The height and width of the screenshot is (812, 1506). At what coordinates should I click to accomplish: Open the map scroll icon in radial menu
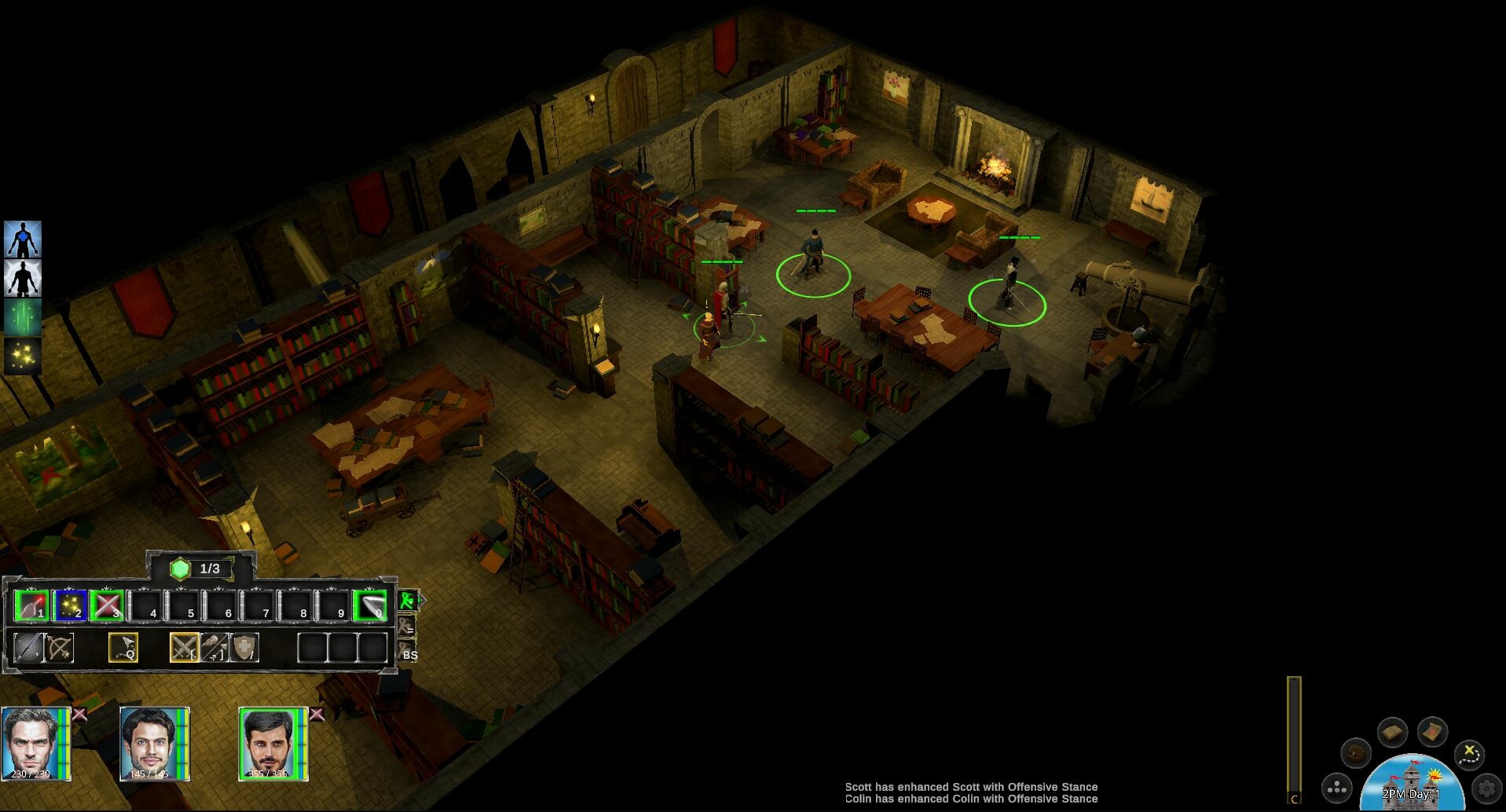click(x=1431, y=732)
